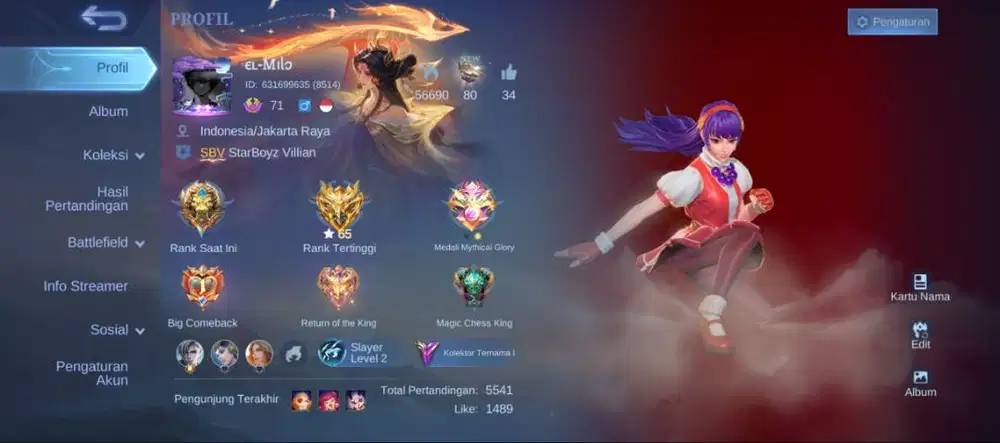Tap the thumbs-up like icon
This screenshot has height=443, width=1000.
tap(509, 72)
